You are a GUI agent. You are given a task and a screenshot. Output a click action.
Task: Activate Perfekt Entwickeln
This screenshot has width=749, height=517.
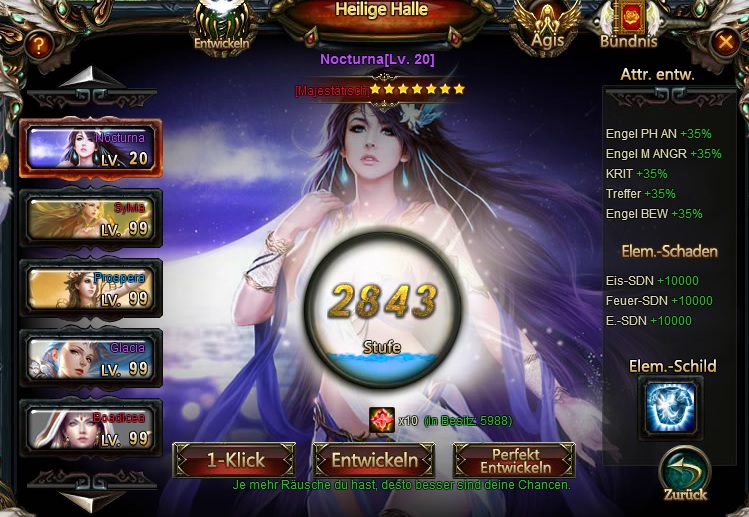(x=514, y=461)
